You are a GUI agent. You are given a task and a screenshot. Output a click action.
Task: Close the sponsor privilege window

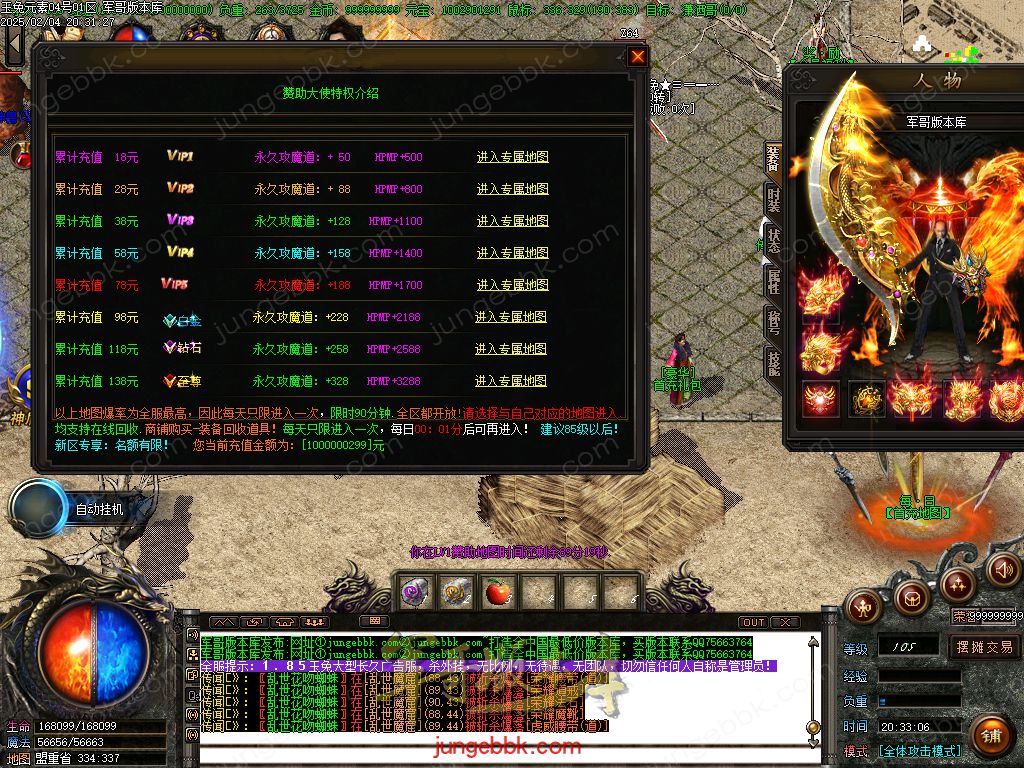tap(637, 57)
